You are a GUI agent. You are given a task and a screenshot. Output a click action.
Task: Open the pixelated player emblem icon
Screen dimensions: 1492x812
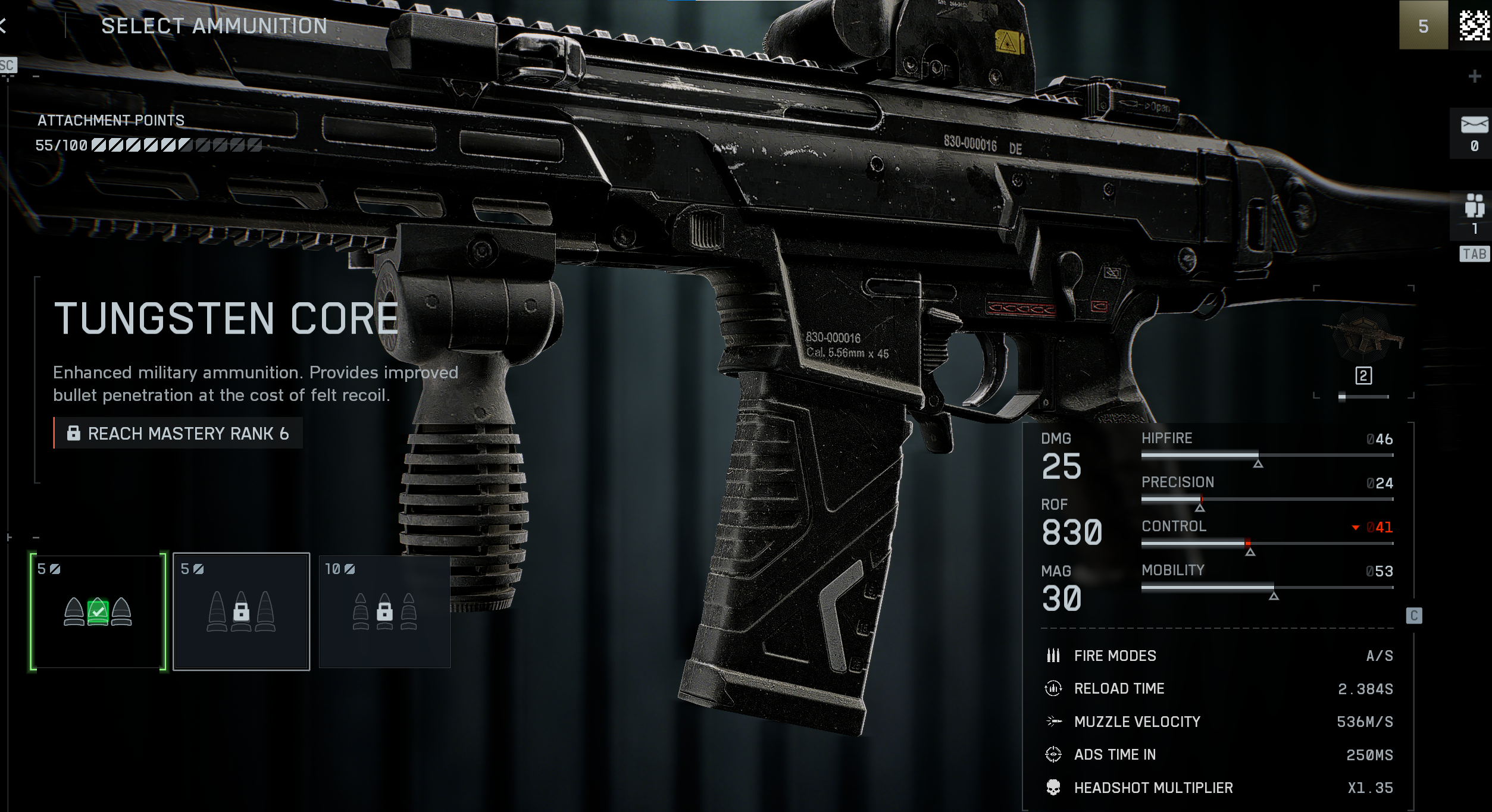(1474, 26)
